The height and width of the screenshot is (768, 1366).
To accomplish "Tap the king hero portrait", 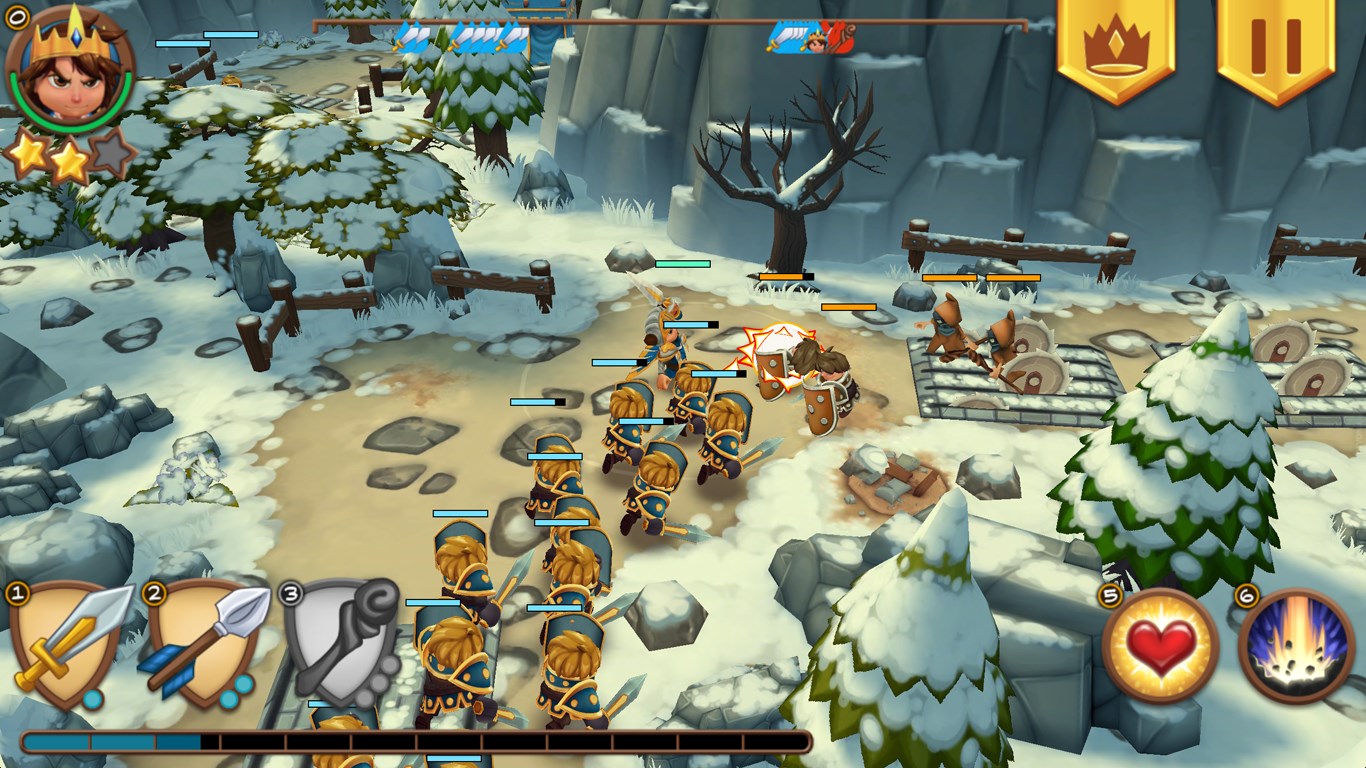I will pyautogui.click(x=68, y=72).
